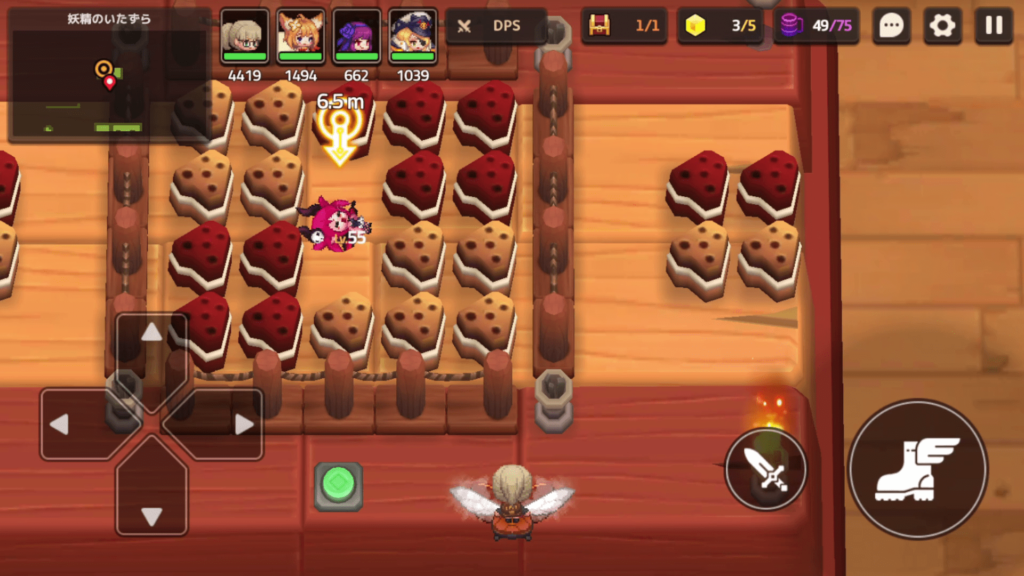Image resolution: width=1024 pixels, height=576 pixels.
Task: Select the blonde-haired party leader portrait
Action: tap(244, 37)
